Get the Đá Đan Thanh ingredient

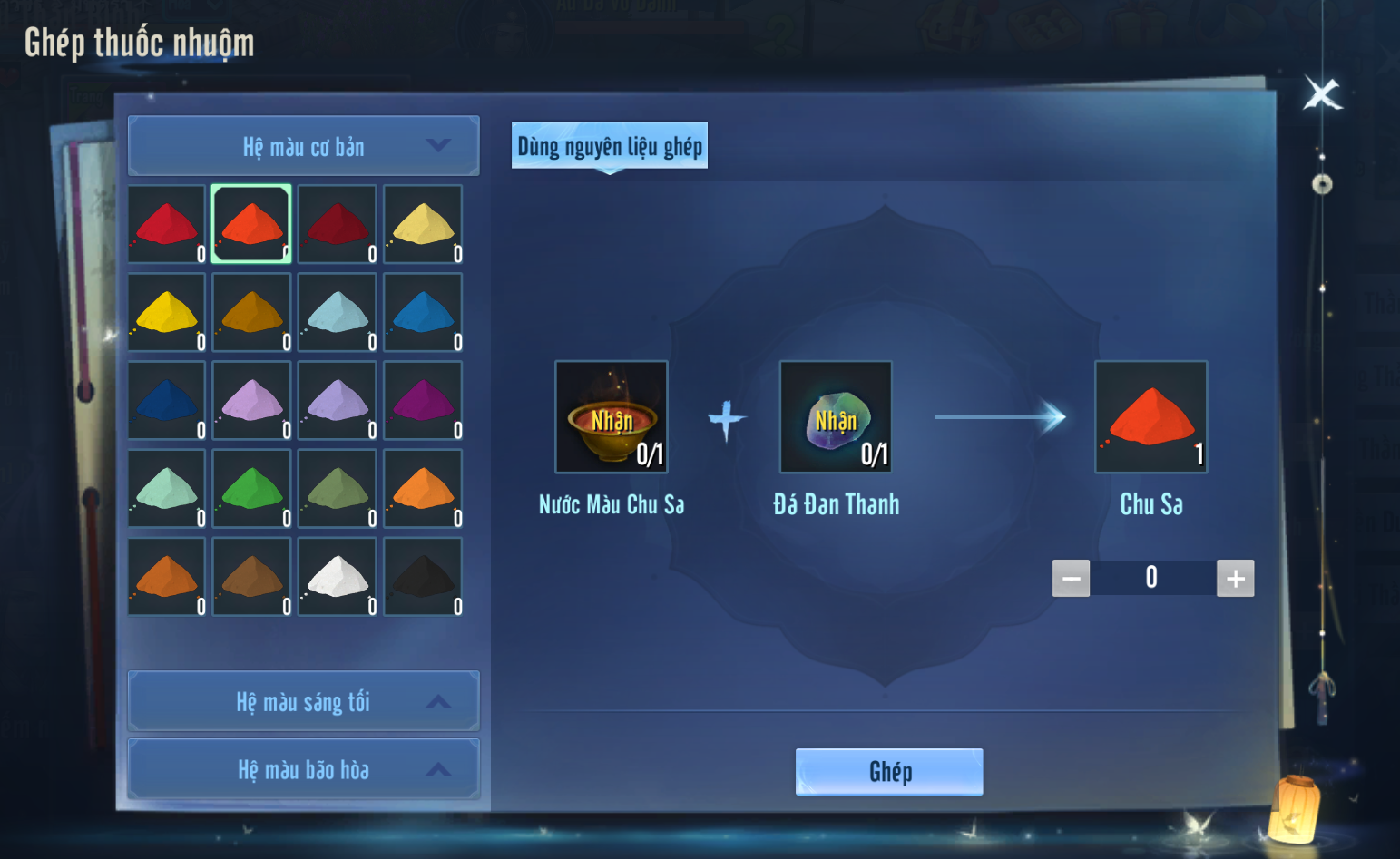pyautogui.click(x=836, y=417)
